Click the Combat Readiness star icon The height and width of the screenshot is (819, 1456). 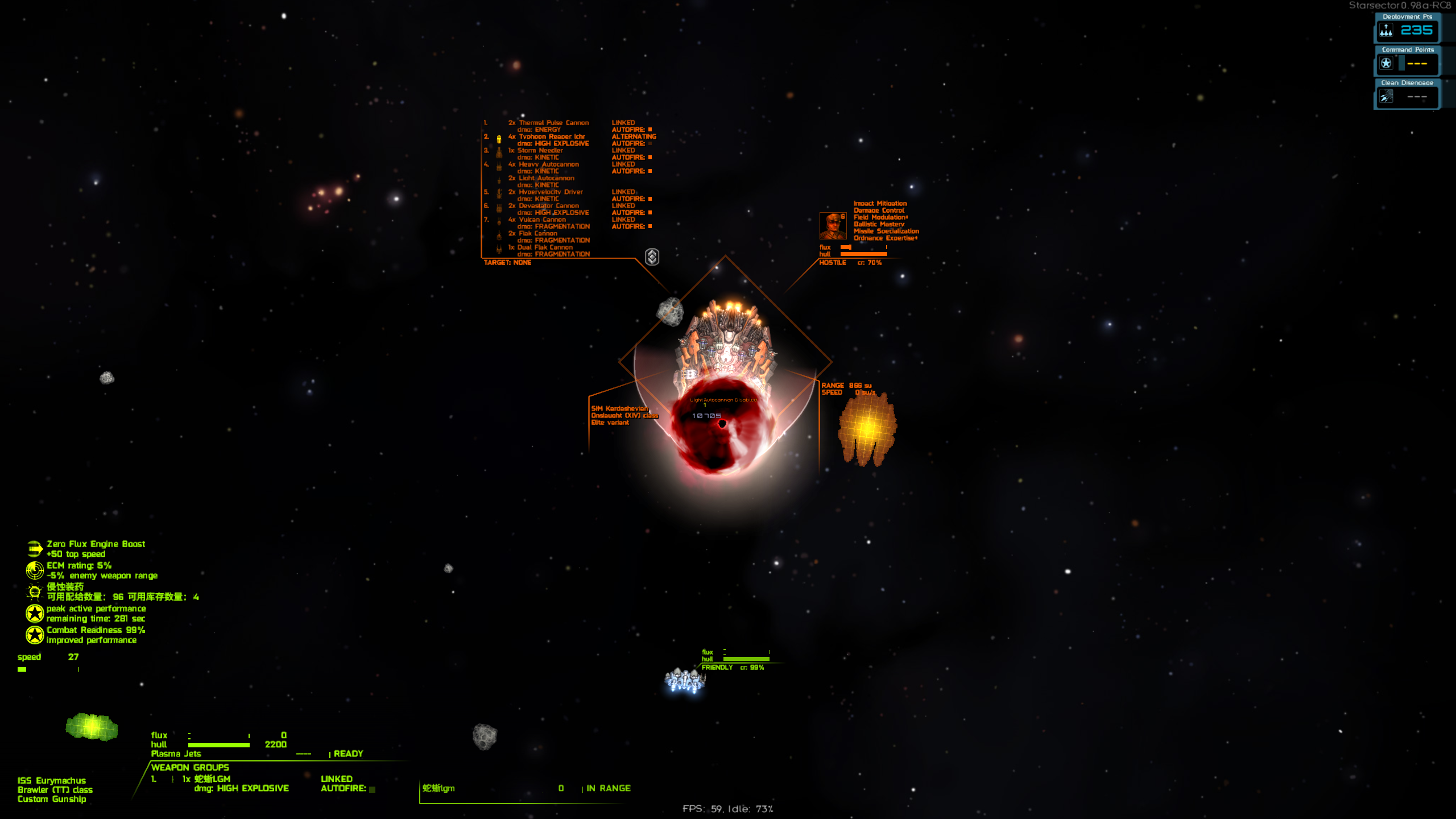[34, 634]
